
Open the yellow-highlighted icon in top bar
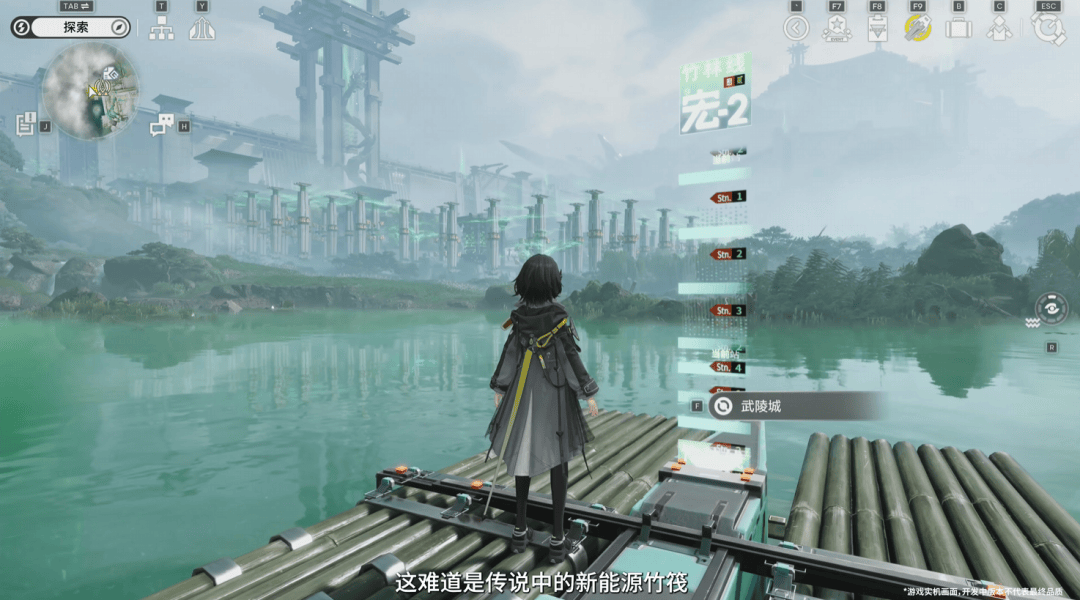click(x=918, y=28)
